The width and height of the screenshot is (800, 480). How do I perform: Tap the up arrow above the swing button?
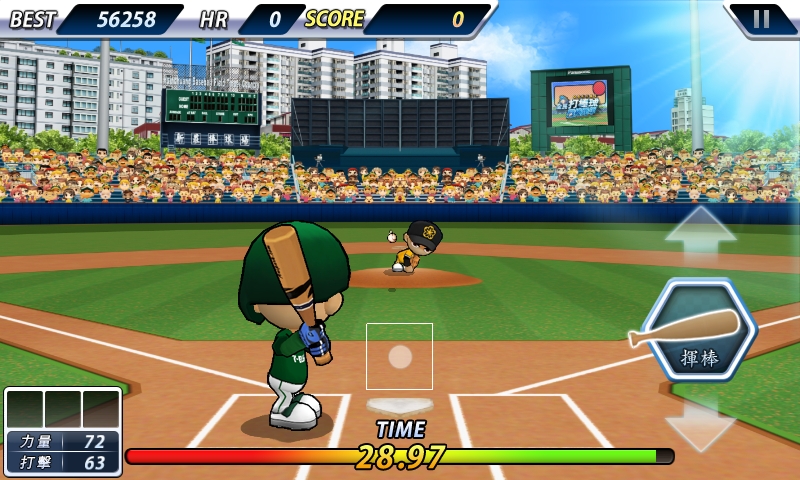(x=700, y=238)
